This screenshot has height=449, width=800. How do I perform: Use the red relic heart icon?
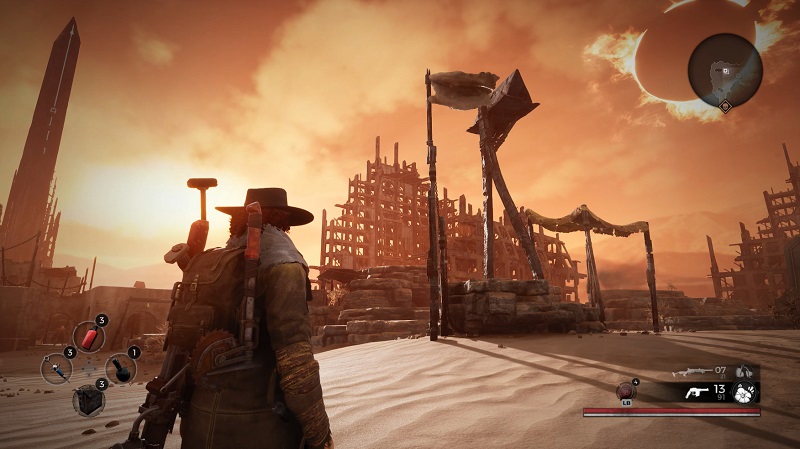pos(627,391)
